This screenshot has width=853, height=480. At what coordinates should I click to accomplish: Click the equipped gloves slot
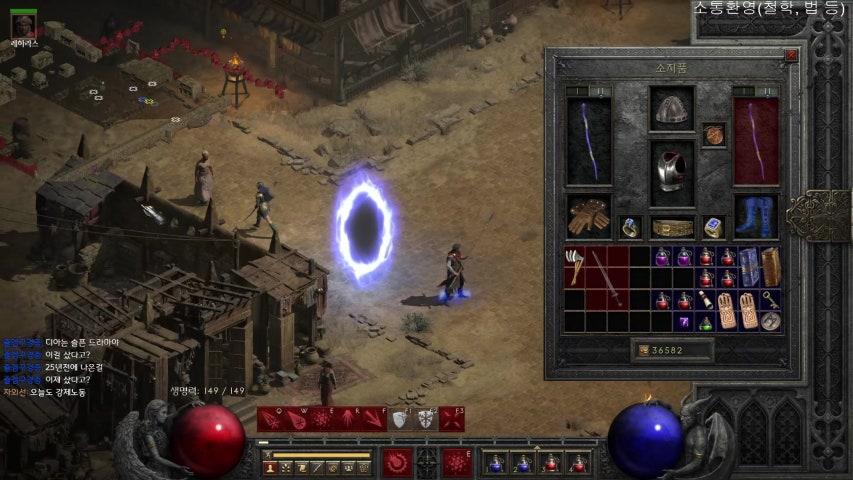(x=589, y=216)
